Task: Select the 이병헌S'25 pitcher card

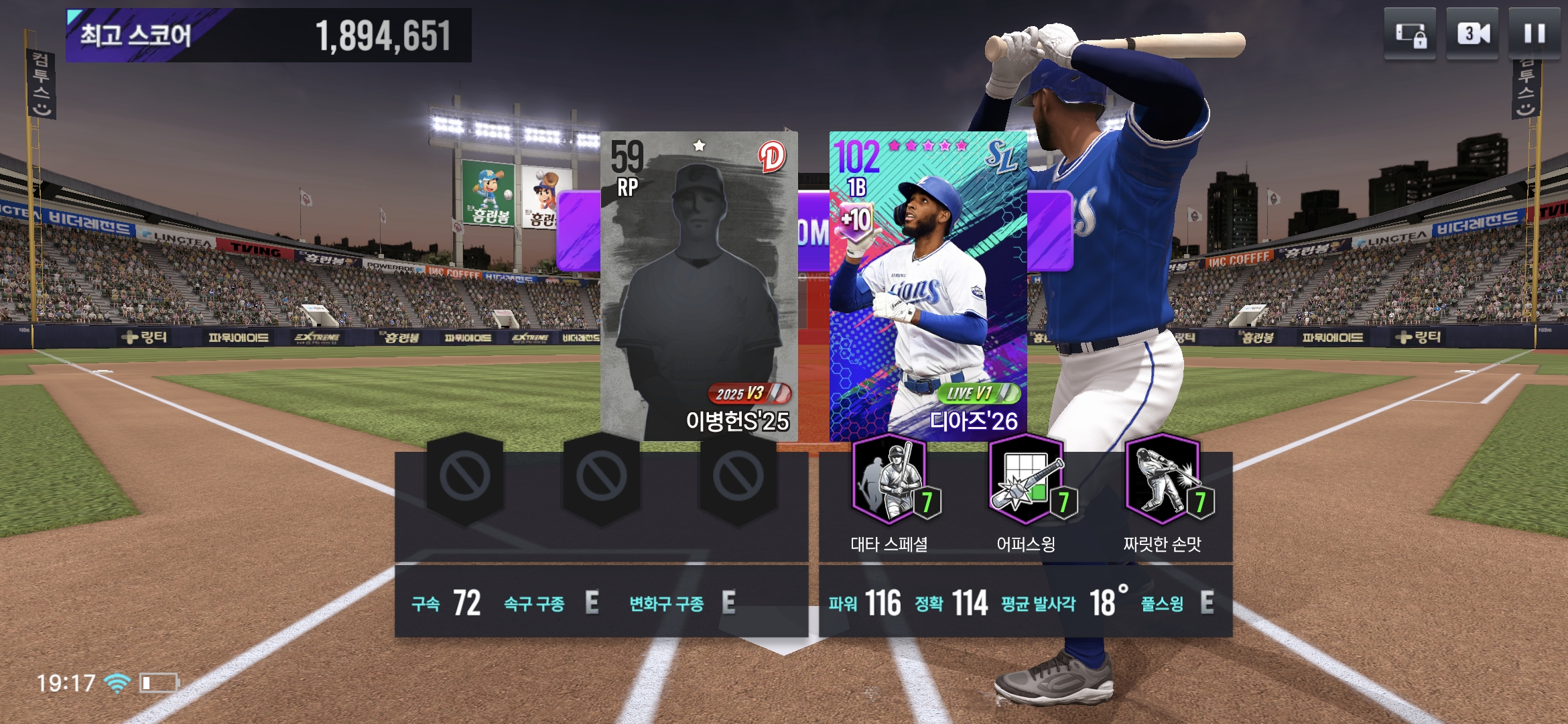Action: coord(699,286)
